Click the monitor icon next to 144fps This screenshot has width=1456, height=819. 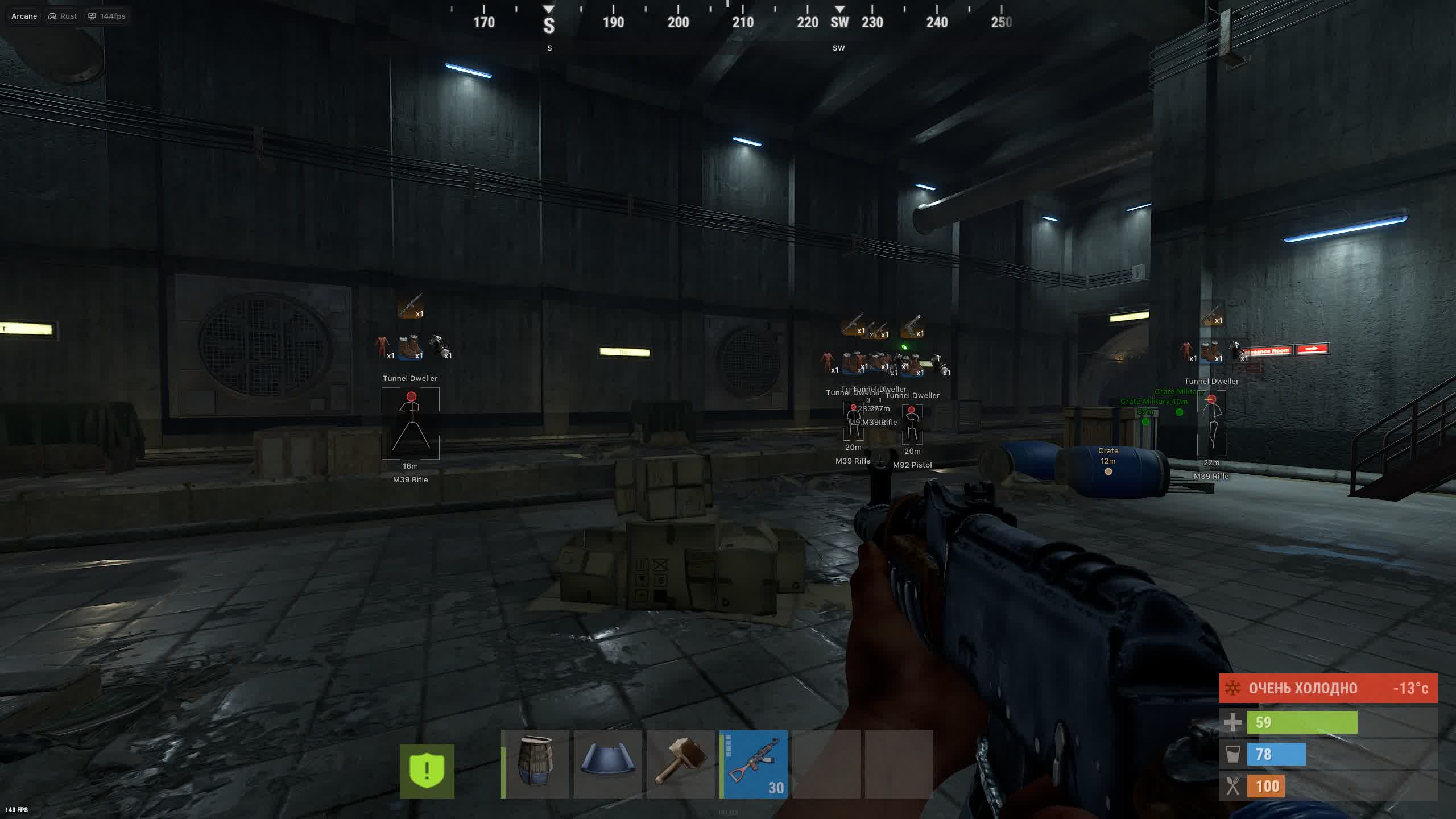pyautogui.click(x=92, y=16)
